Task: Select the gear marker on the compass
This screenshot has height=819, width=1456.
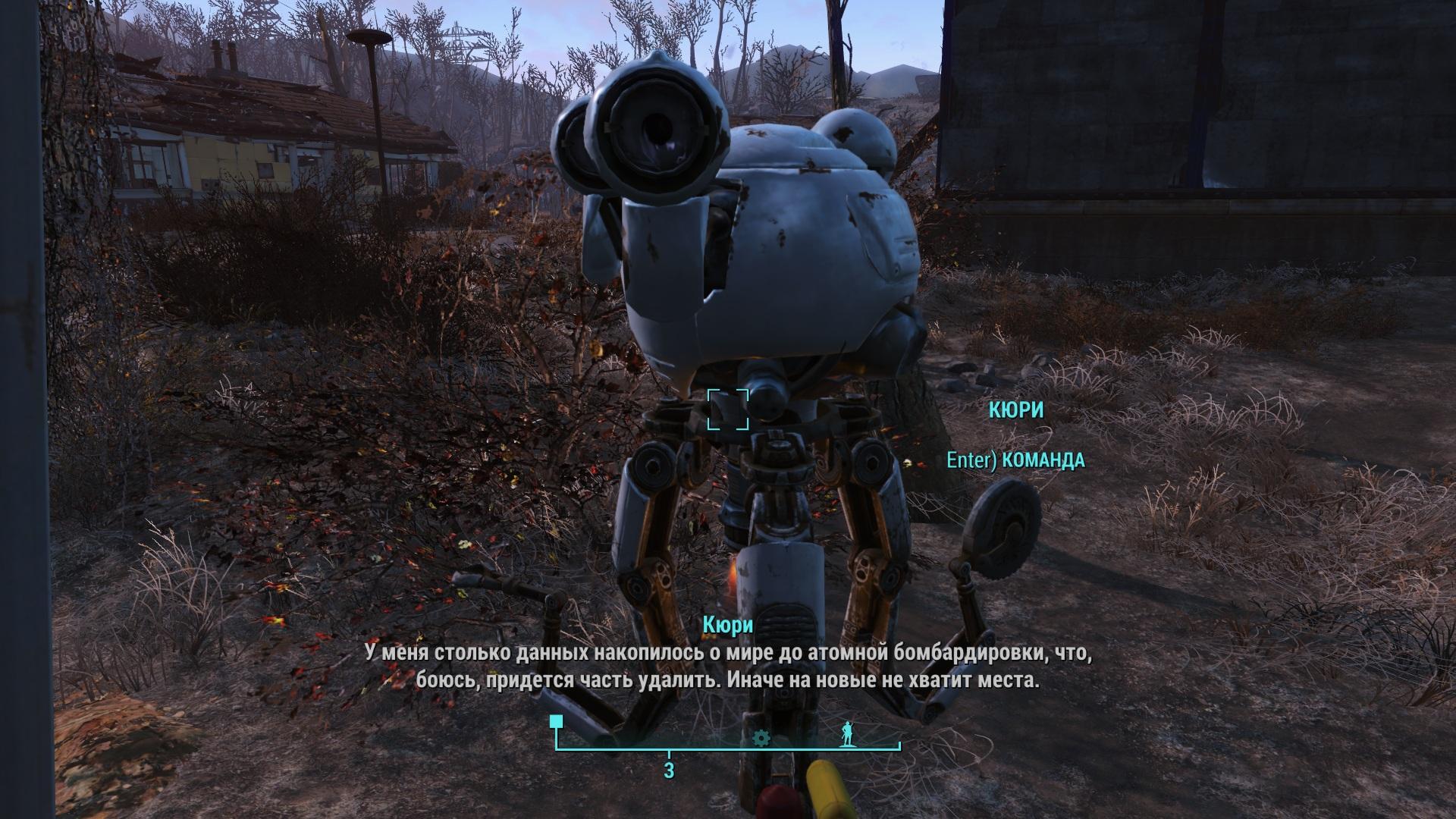Action: (x=761, y=738)
